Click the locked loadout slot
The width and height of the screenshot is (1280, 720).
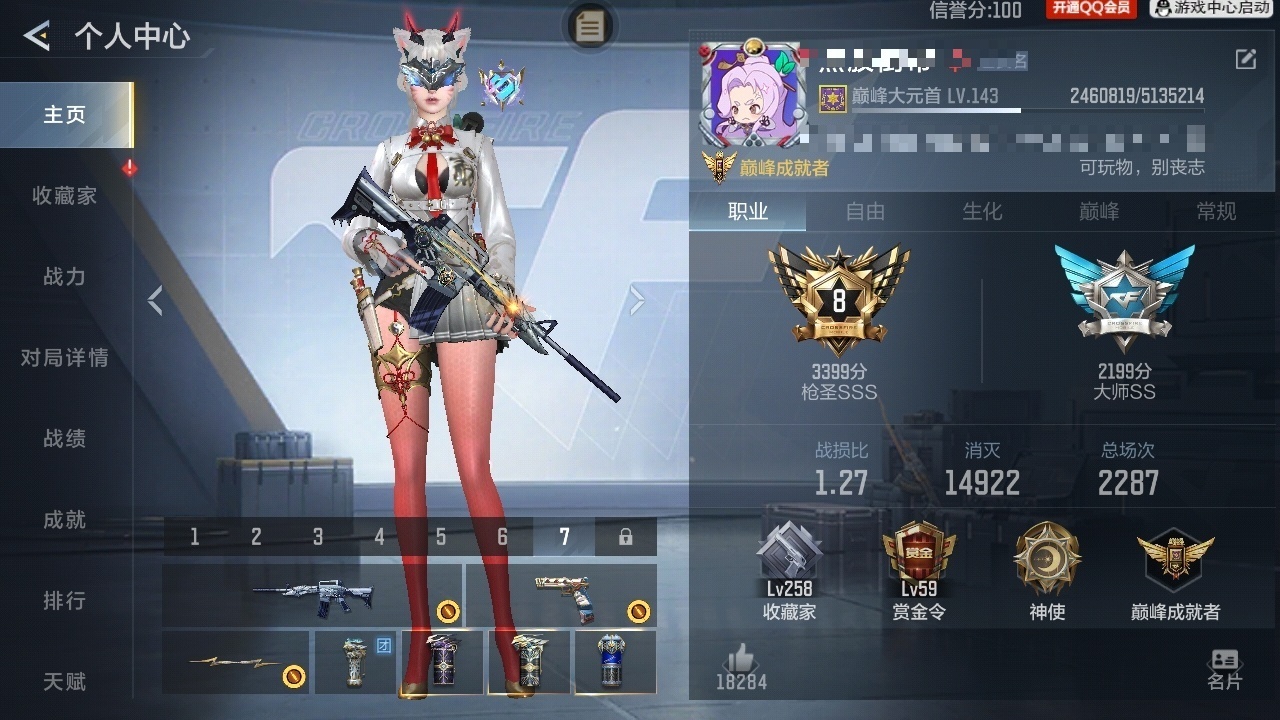point(624,537)
